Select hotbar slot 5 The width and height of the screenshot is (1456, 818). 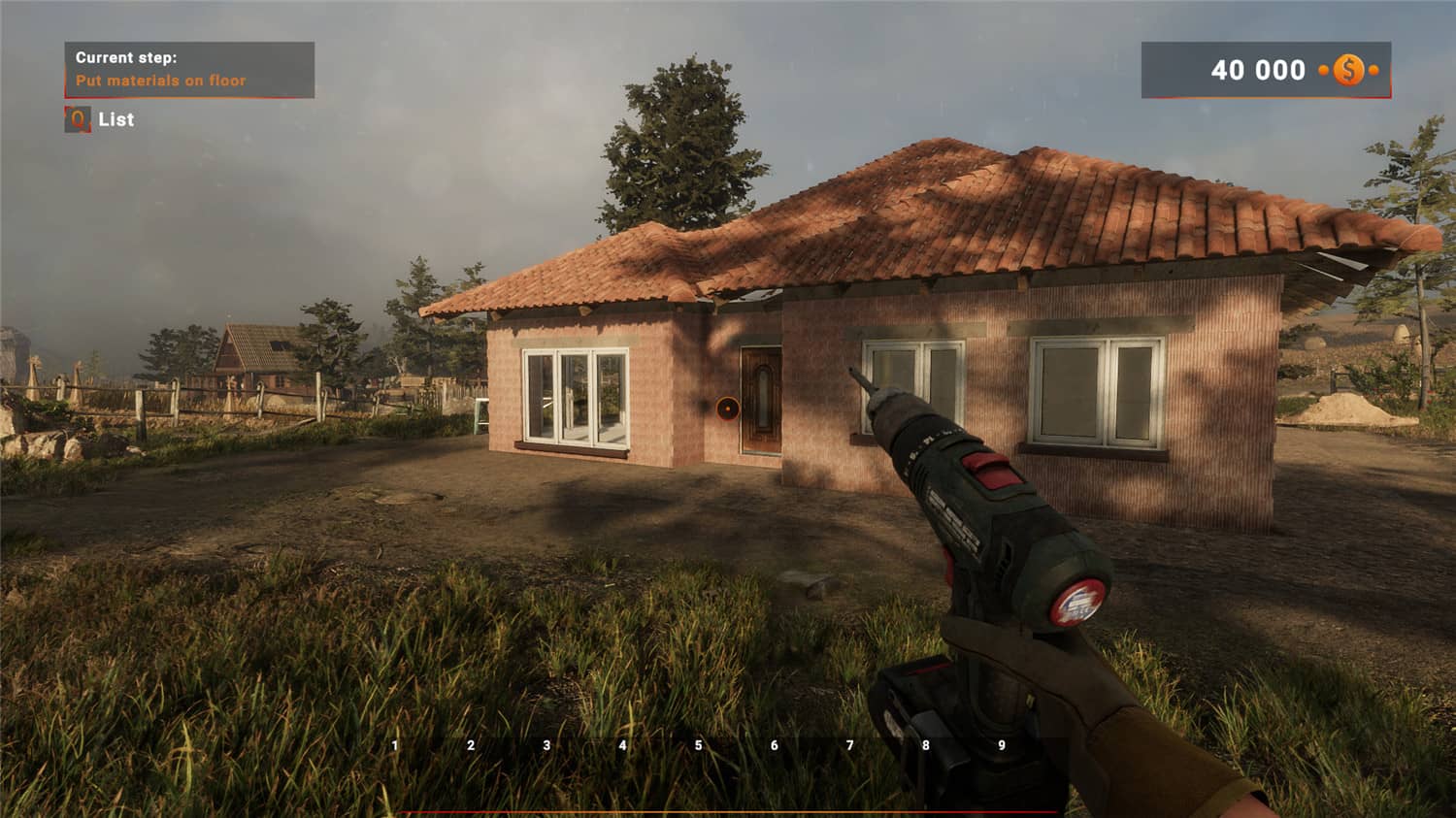point(698,745)
